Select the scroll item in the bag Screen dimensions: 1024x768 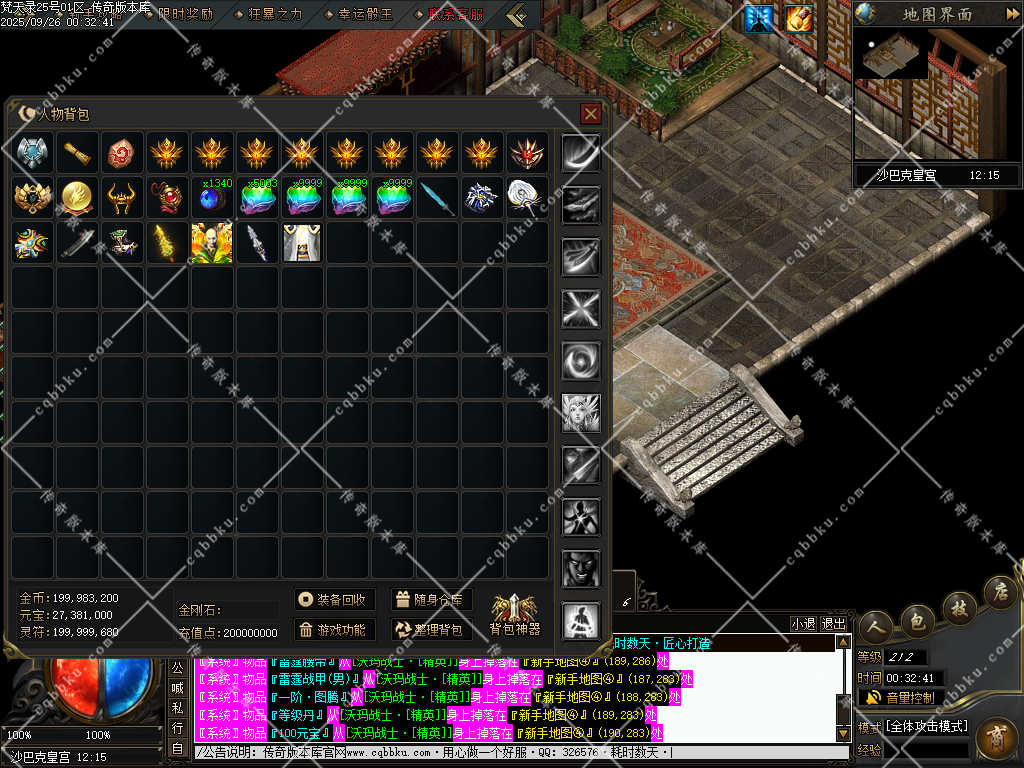pos(77,153)
